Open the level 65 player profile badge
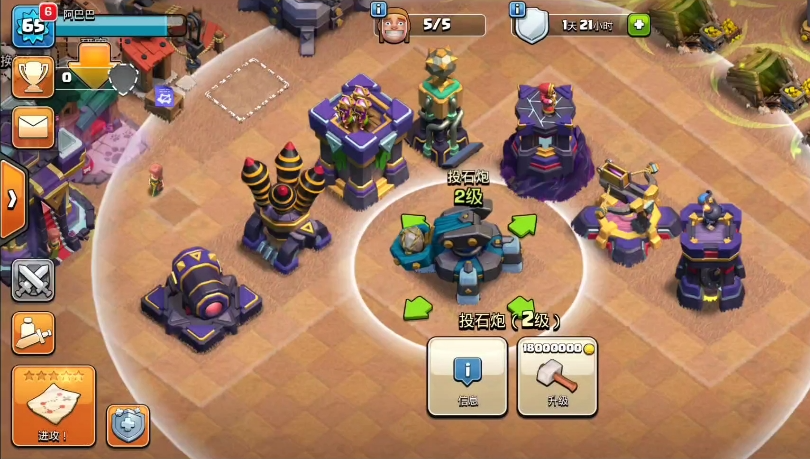This screenshot has width=810, height=459. pos(32,27)
